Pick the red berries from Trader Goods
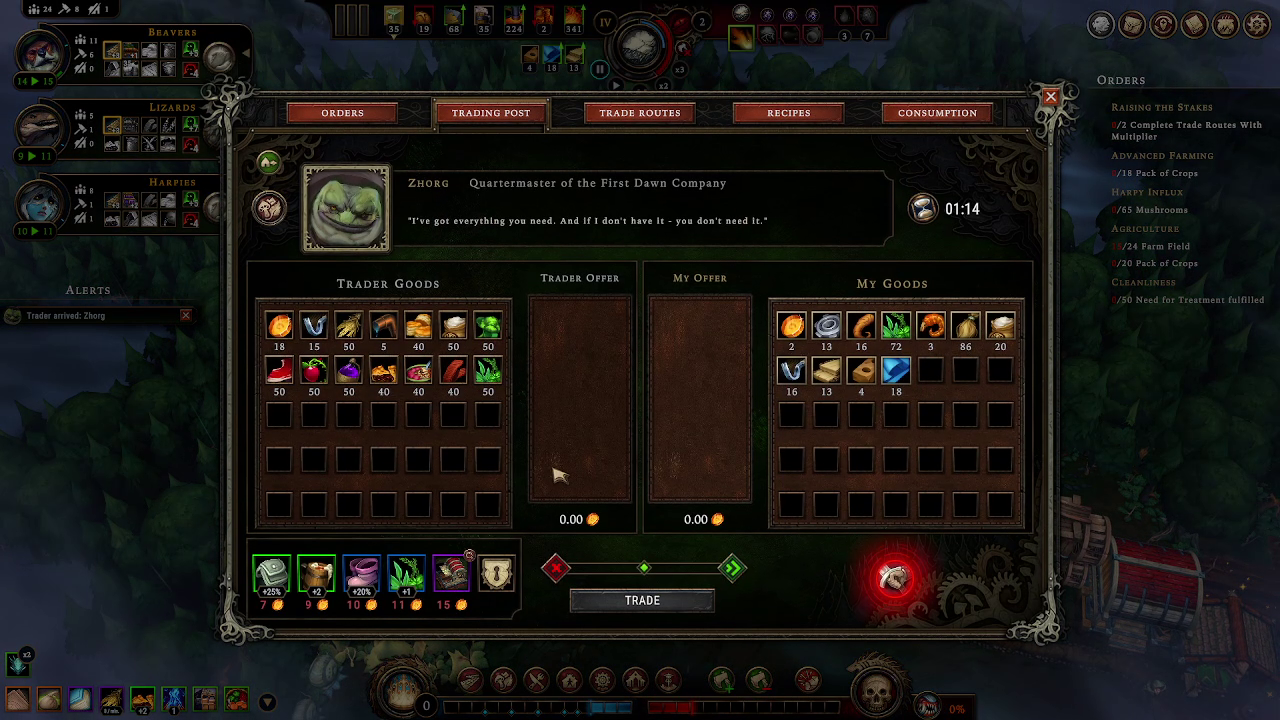1280x720 pixels. [314, 371]
